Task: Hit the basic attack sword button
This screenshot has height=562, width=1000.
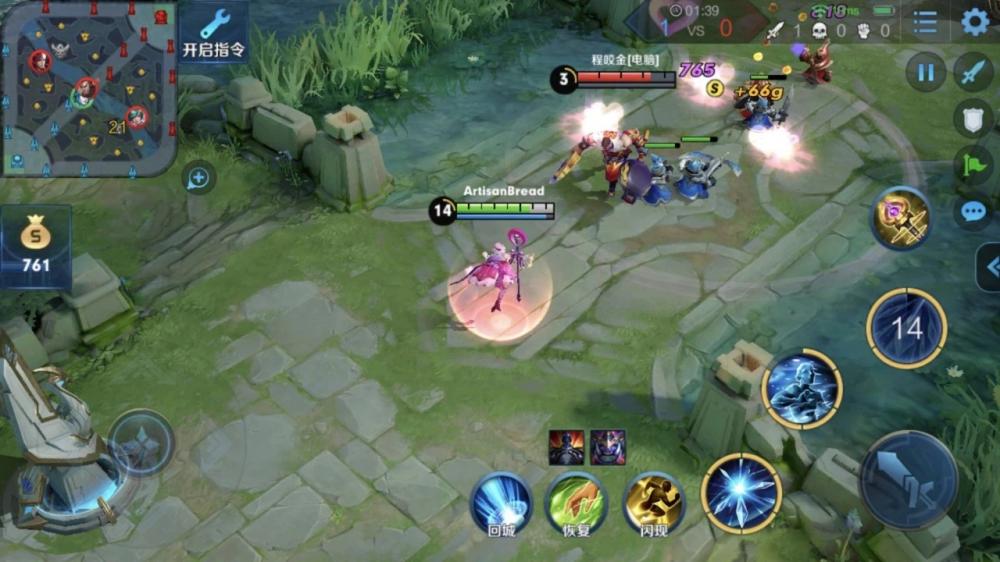Action: 908,480
